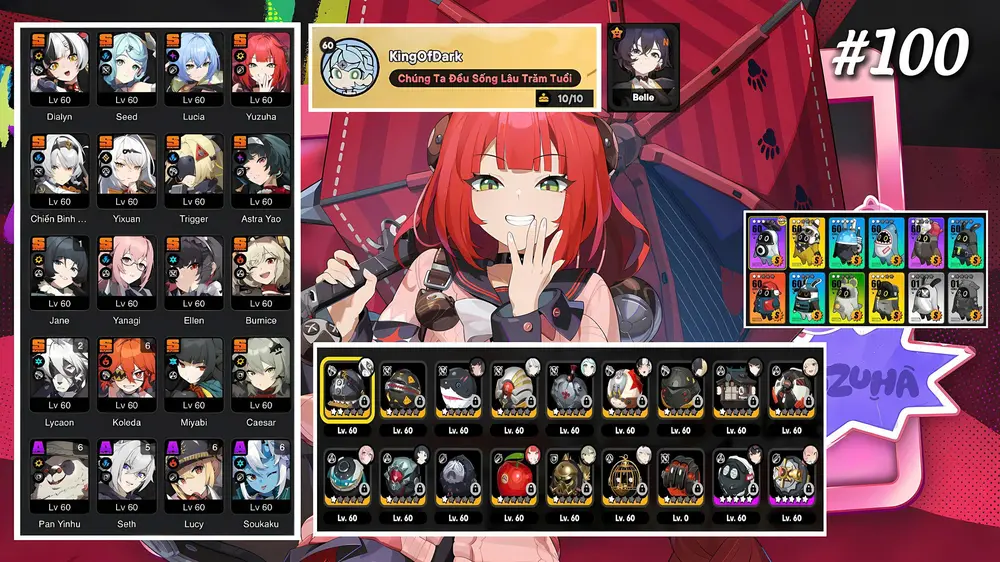The width and height of the screenshot is (1000, 562).
Task: Pick Pan Yinhu from the agents
Action: click(60, 478)
